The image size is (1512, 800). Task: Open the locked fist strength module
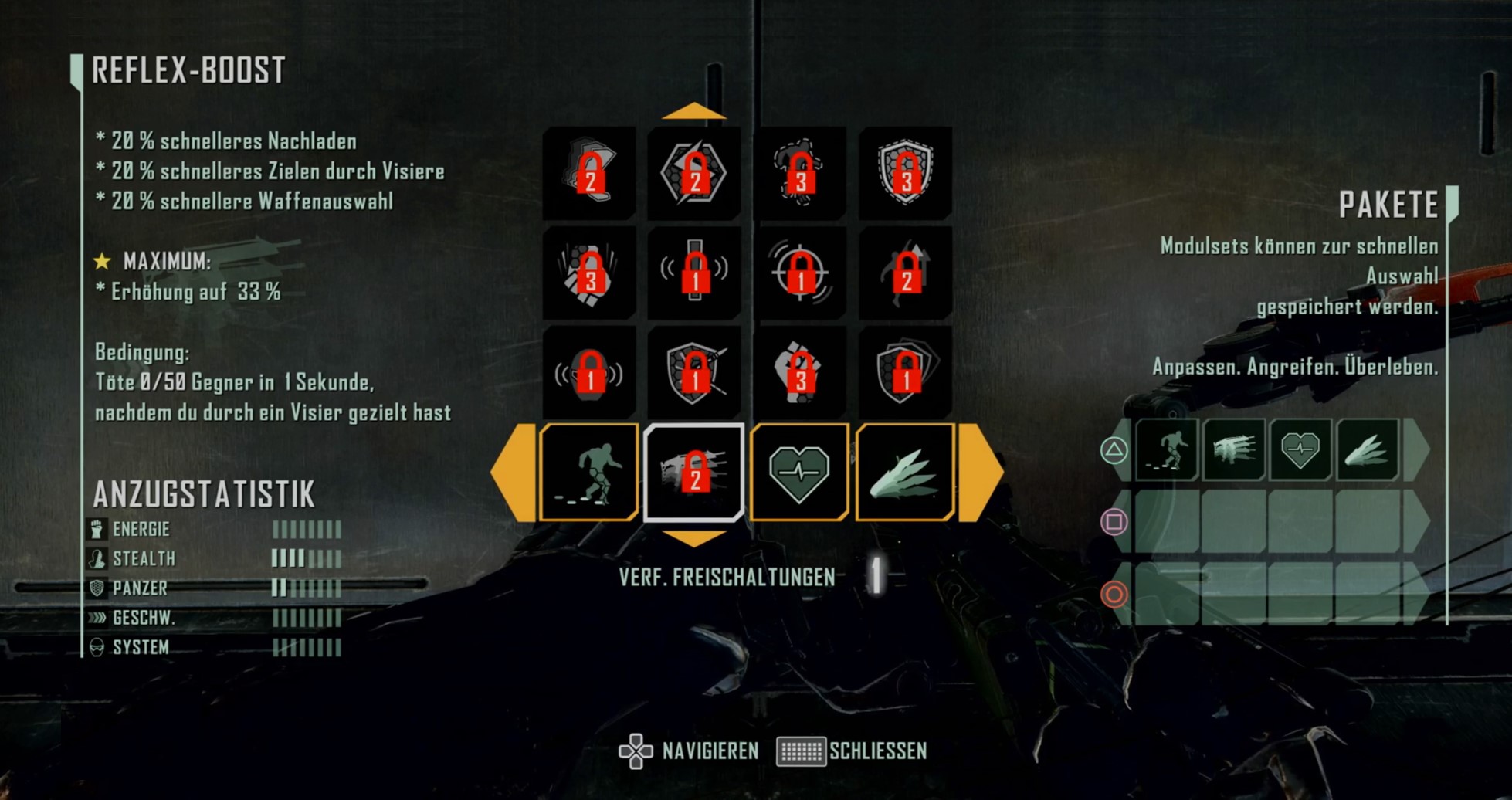pos(799,374)
